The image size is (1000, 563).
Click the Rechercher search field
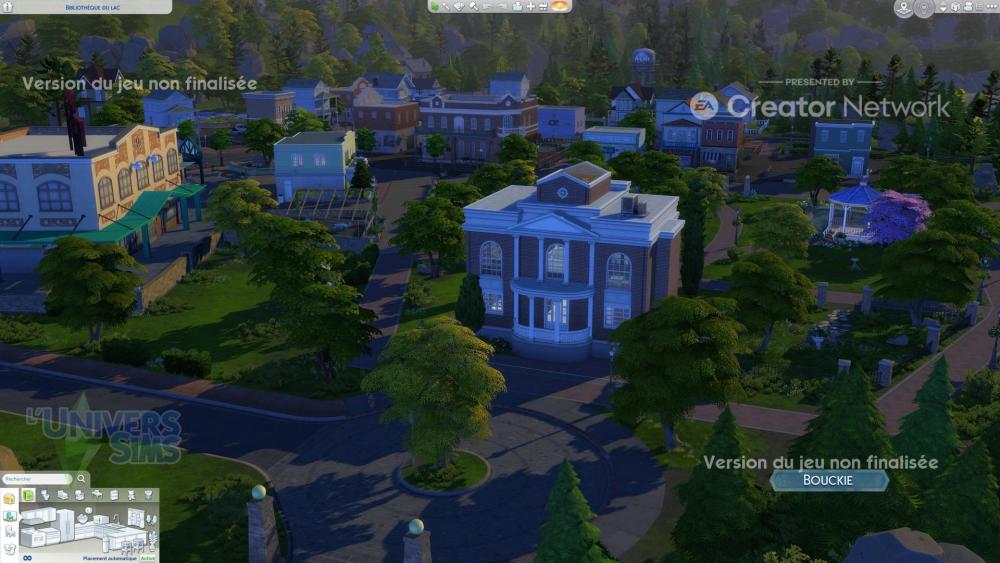pos(34,480)
